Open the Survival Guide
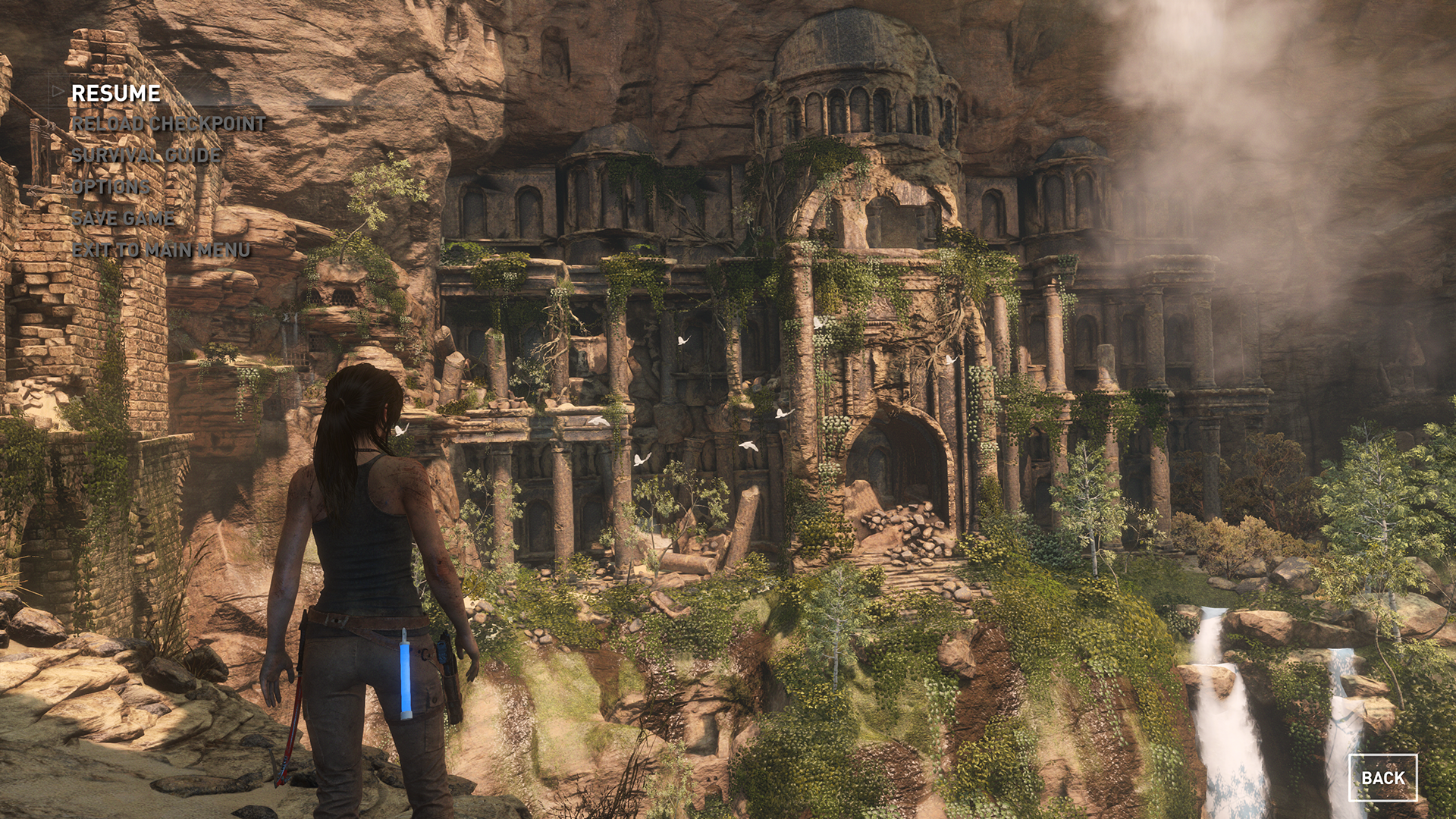The width and height of the screenshot is (1456, 819). click(146, 155)
